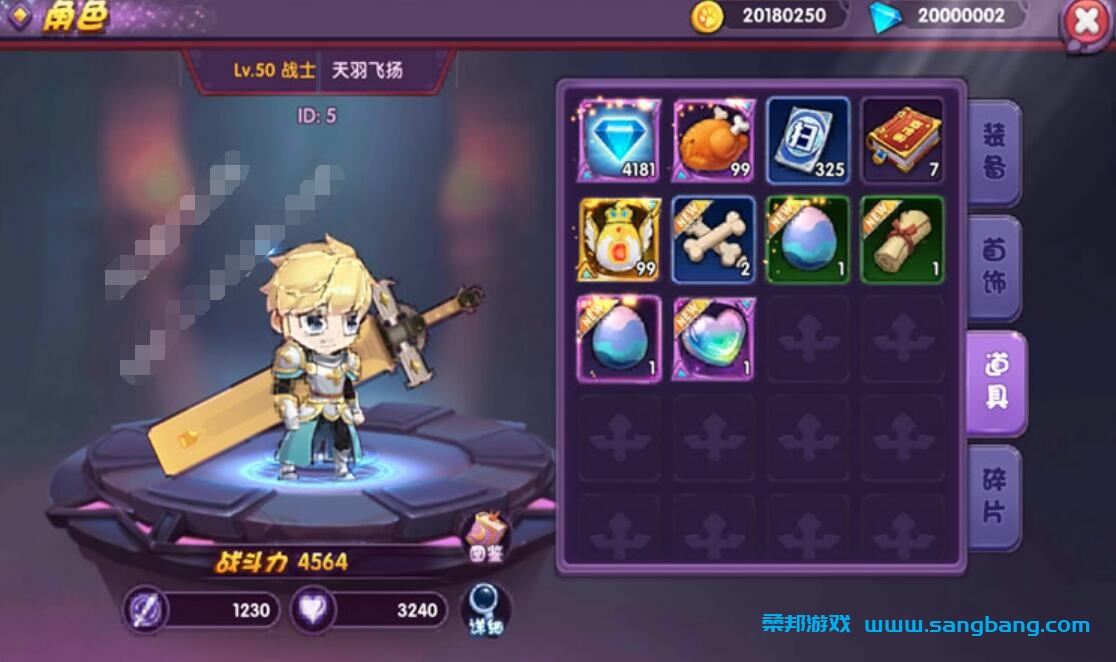Open the 首饰 accessories tab
Screen dimensions: 1116x662
click(x=993, y=266)
